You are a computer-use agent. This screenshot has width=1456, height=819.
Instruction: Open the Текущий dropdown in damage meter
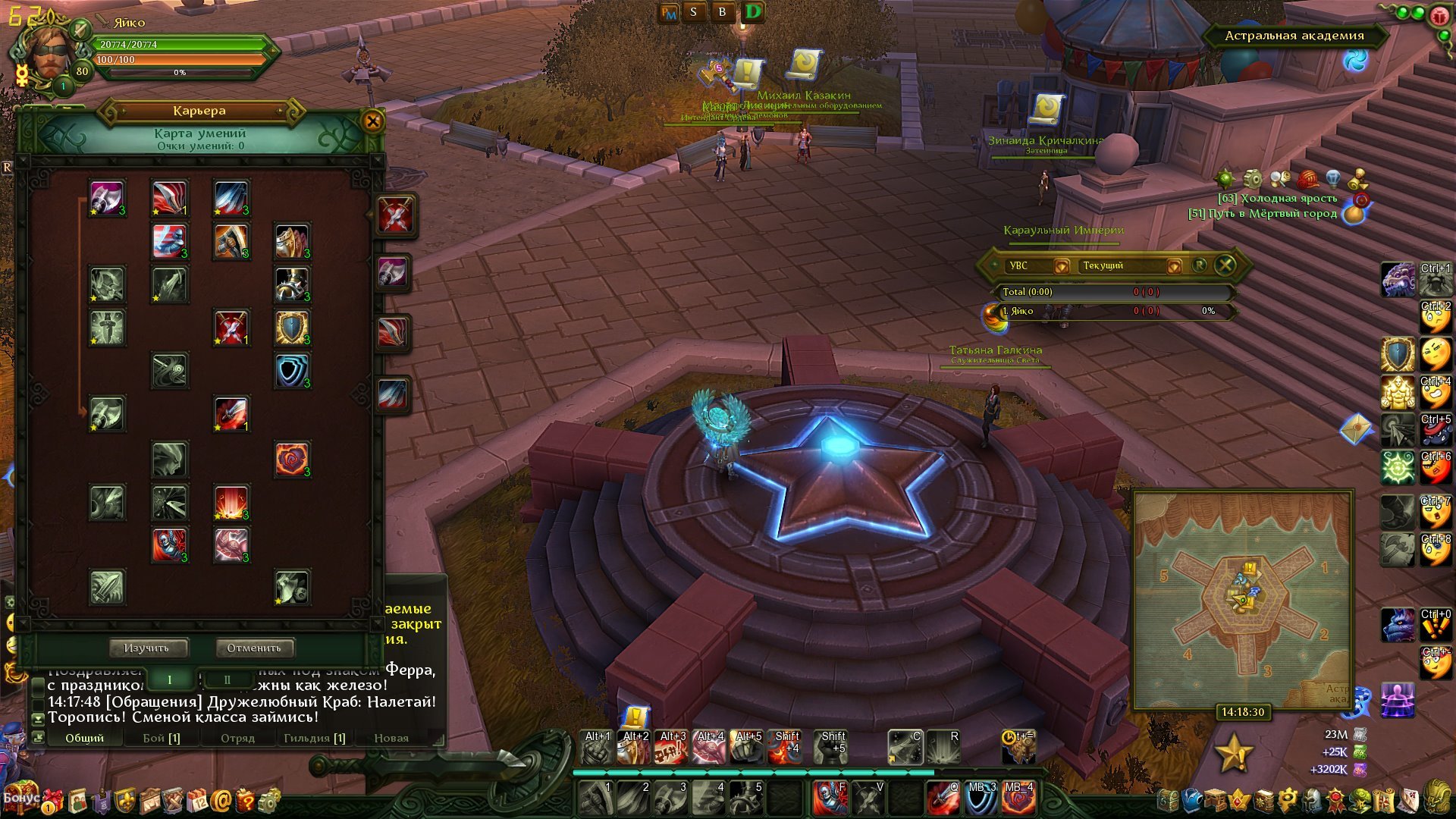1173,266
